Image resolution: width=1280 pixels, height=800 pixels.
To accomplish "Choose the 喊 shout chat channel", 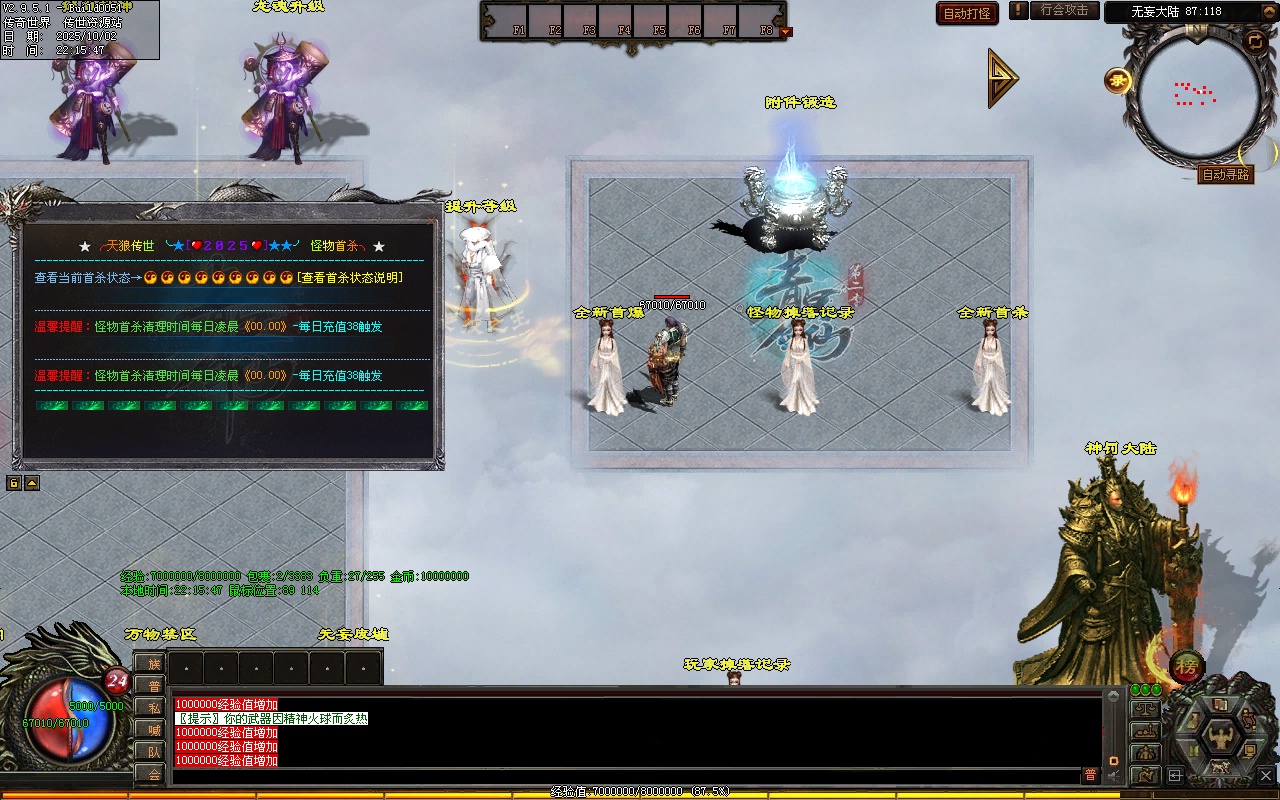I will 153,730.
